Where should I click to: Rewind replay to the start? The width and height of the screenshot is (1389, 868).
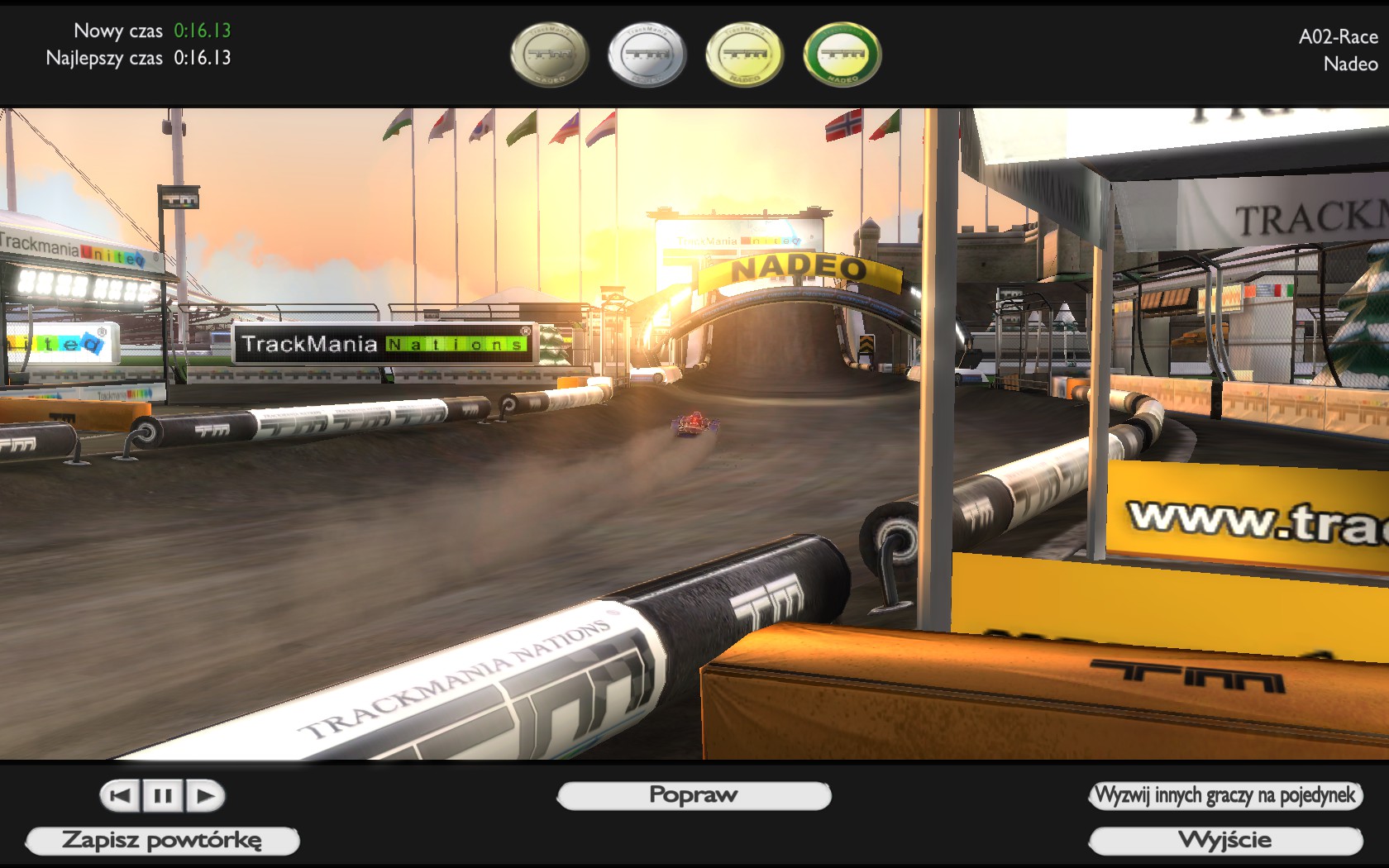pos(121,796)
